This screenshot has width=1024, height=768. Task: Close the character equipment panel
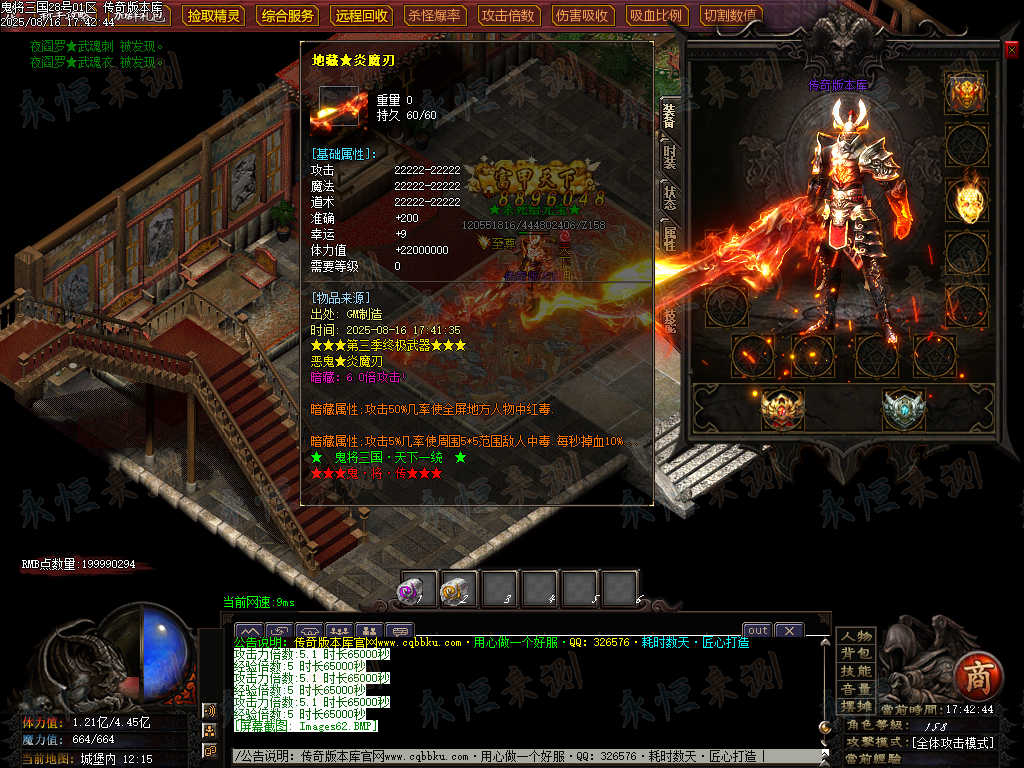pos(1011,50)
